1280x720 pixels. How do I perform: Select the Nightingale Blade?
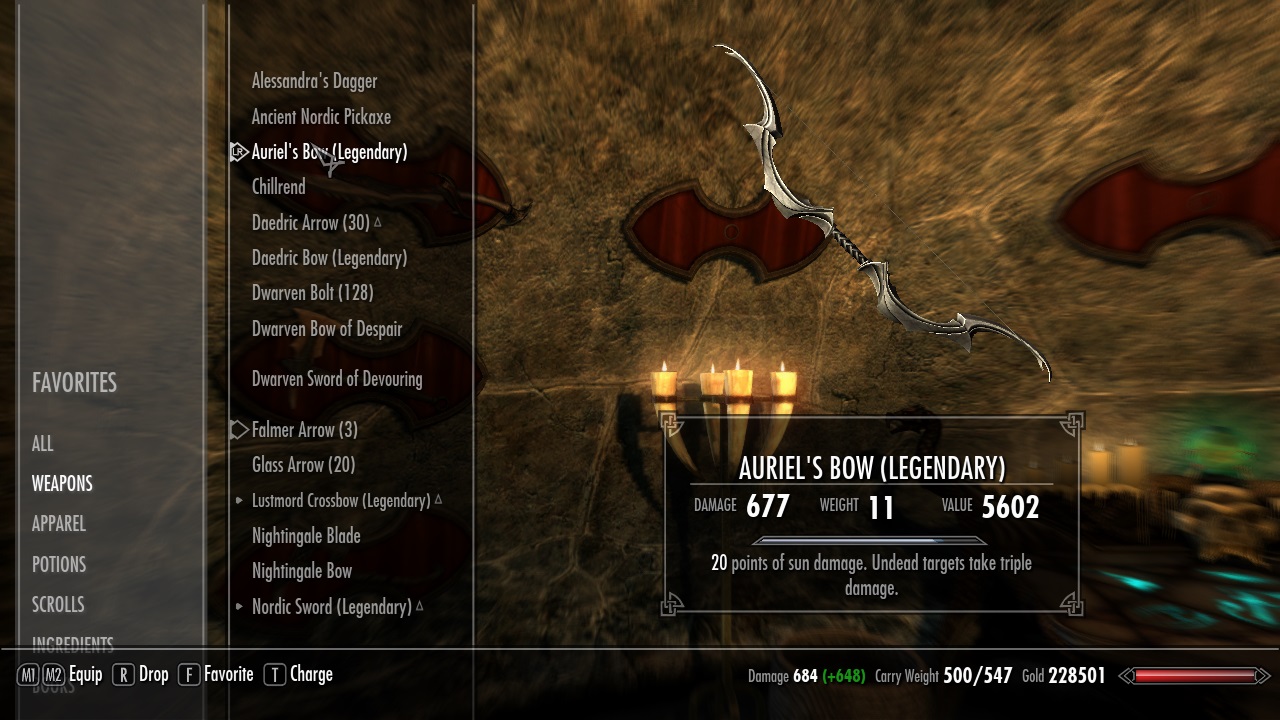click(306, 536)
